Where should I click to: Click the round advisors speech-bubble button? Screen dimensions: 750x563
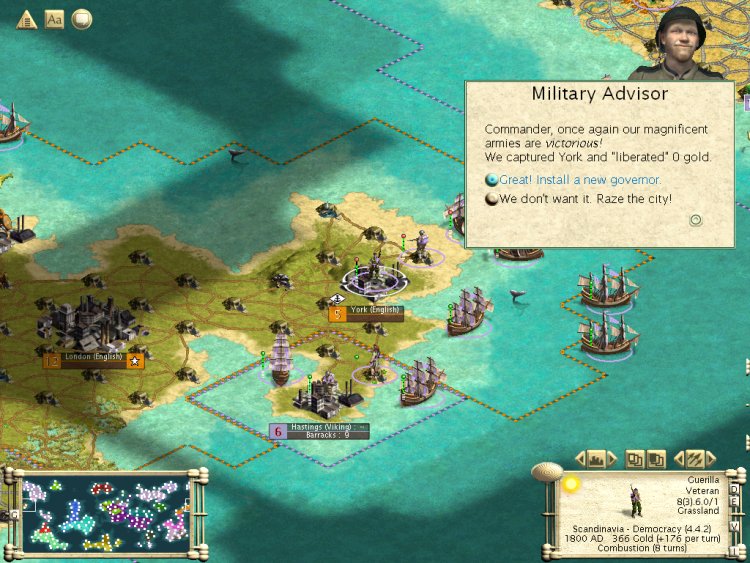(x=81, y=19)
